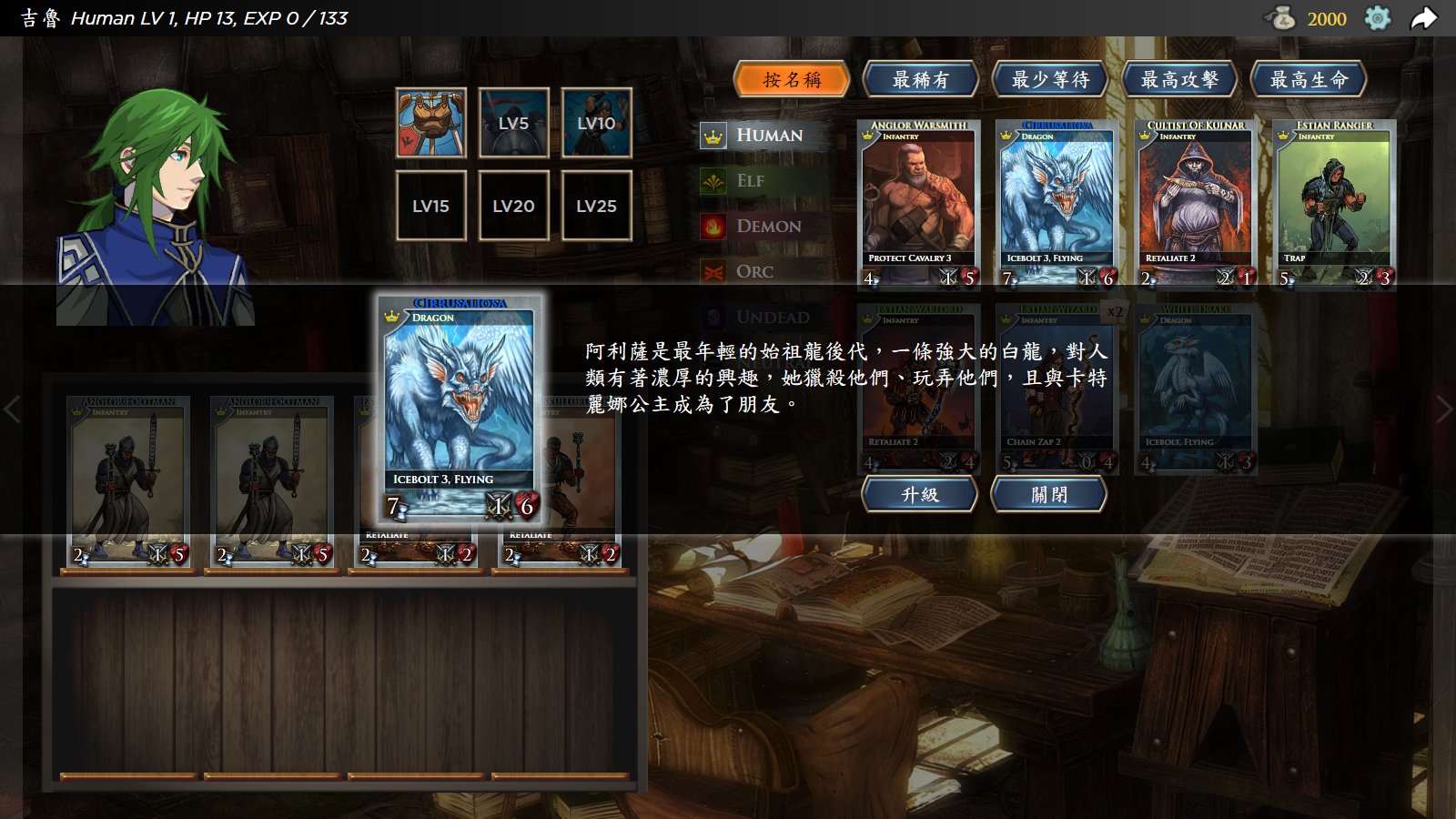
Task: Sort by highest health (最高生命)
Action: tap(1309, 80)
